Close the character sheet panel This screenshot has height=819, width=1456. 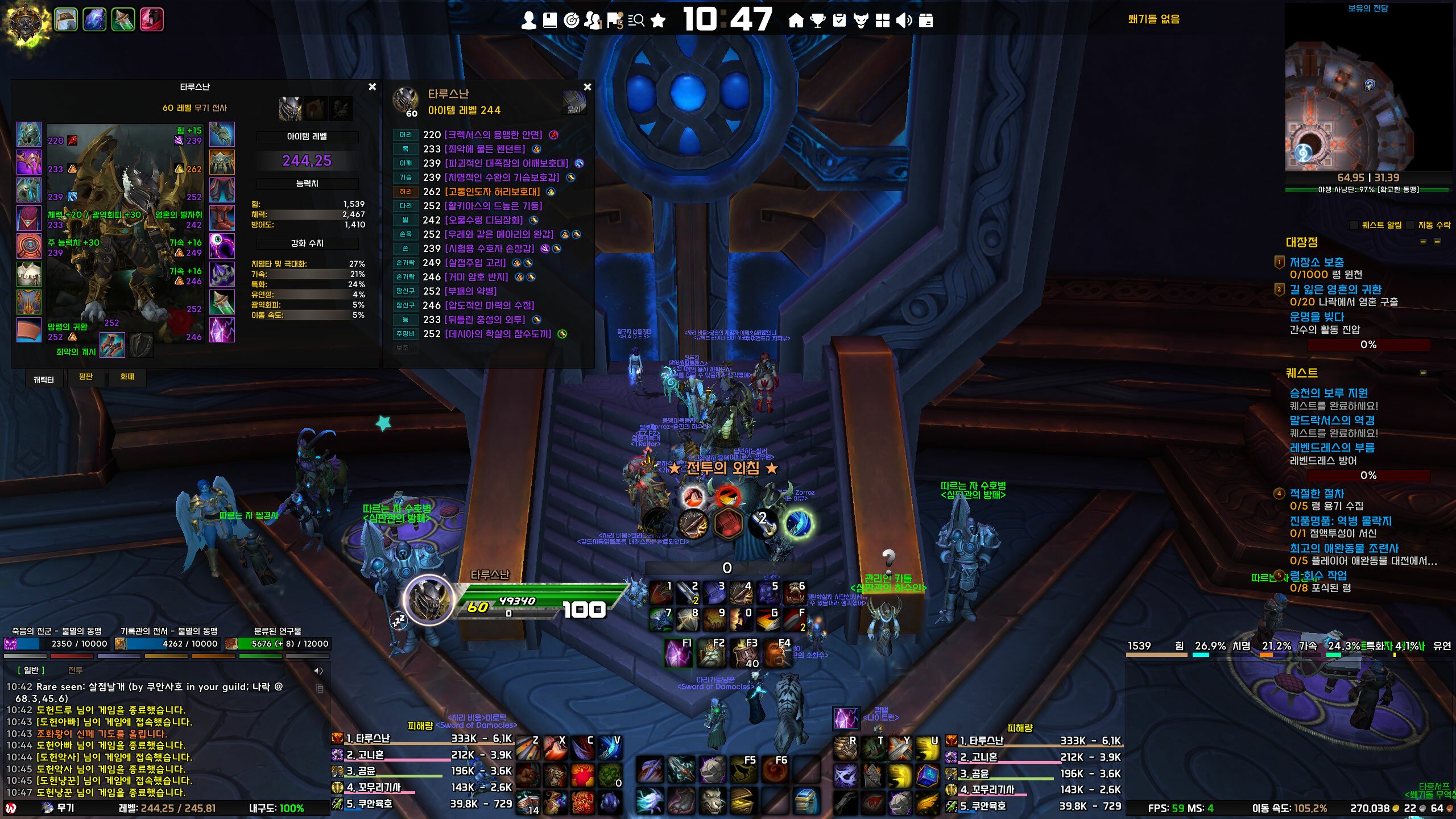click(x=372, y=87)
